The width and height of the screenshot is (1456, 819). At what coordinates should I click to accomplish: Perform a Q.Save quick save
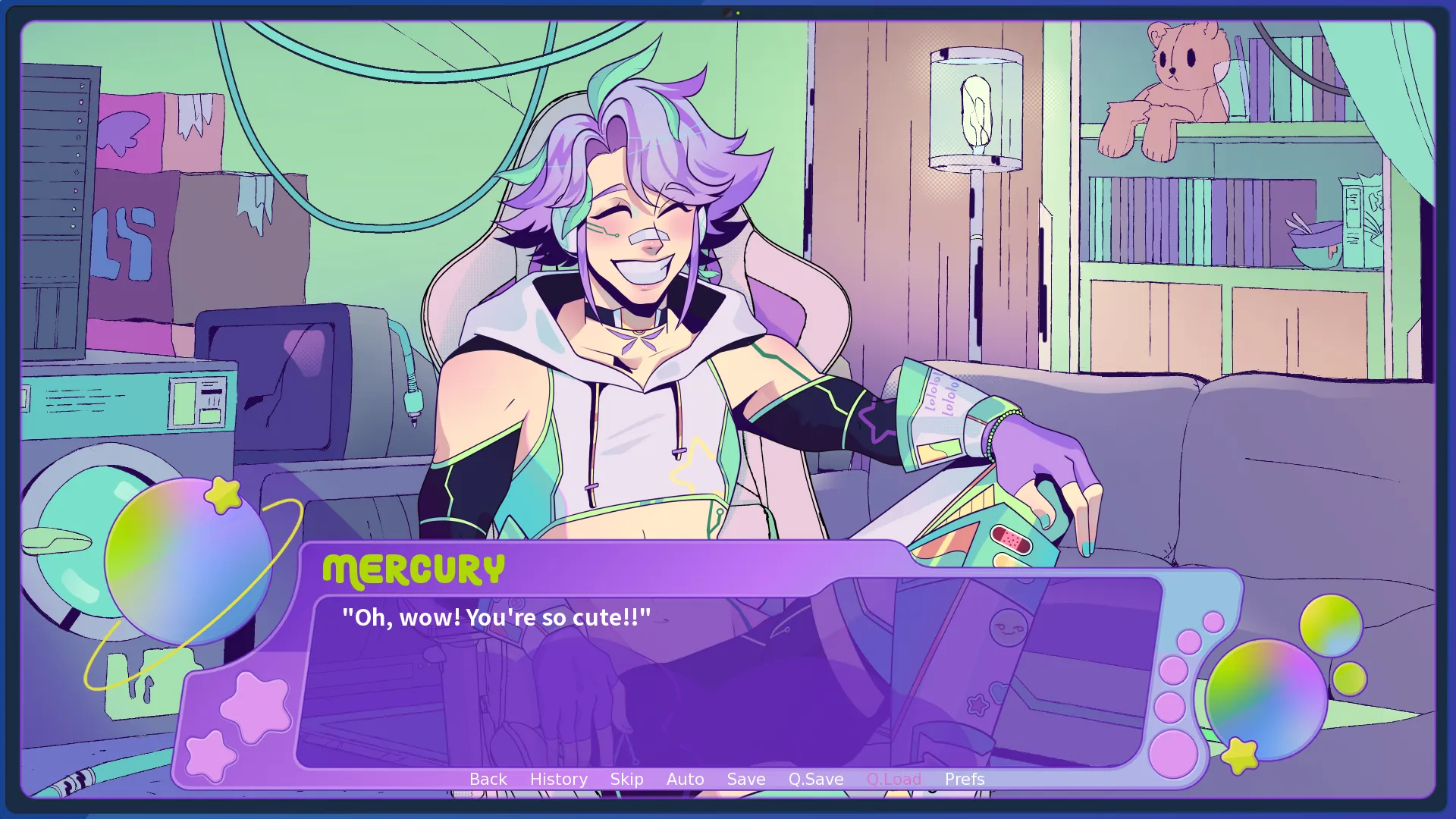click(815, 779)
